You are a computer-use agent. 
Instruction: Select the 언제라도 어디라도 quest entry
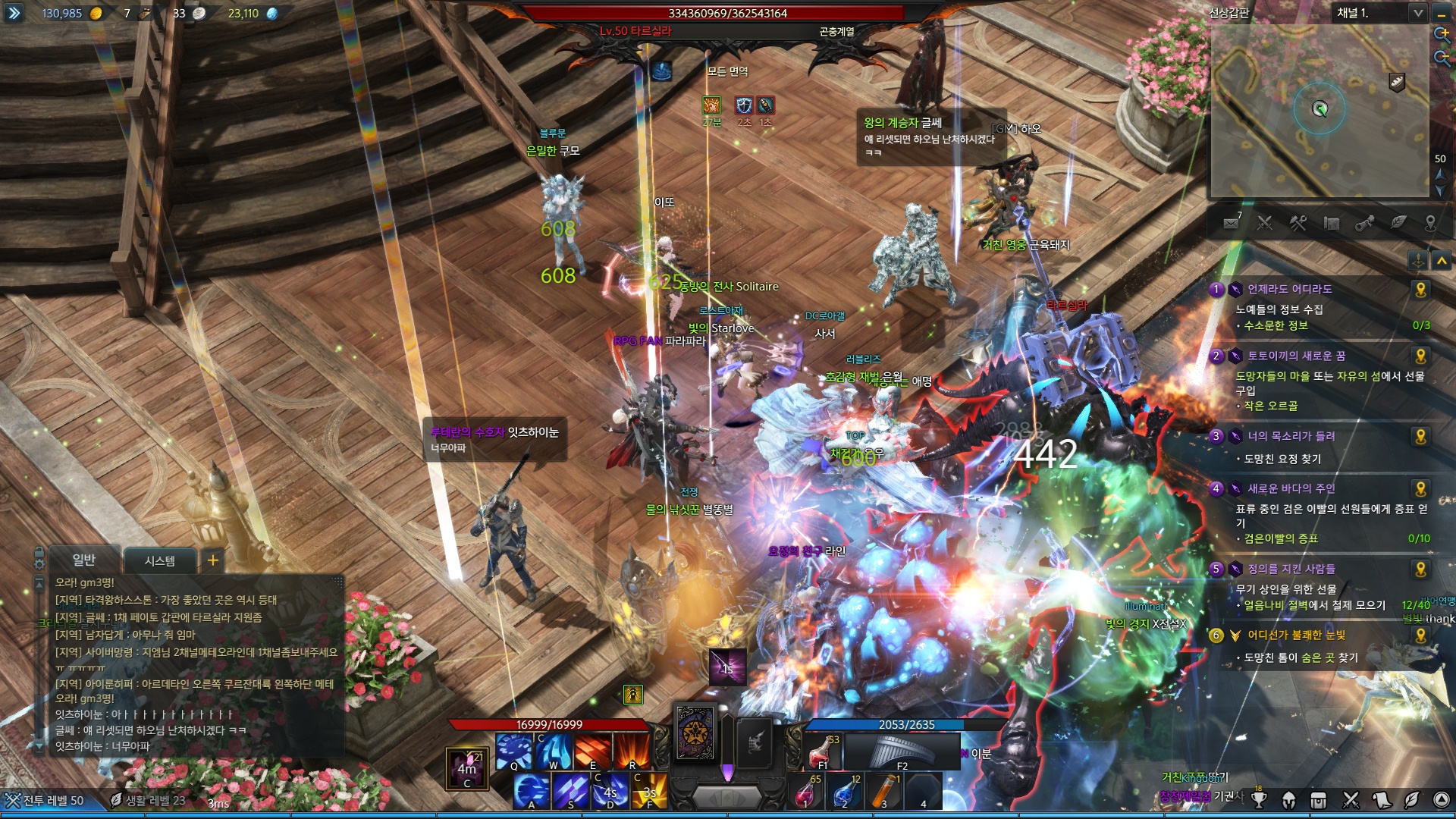[x=1289, y=289]
